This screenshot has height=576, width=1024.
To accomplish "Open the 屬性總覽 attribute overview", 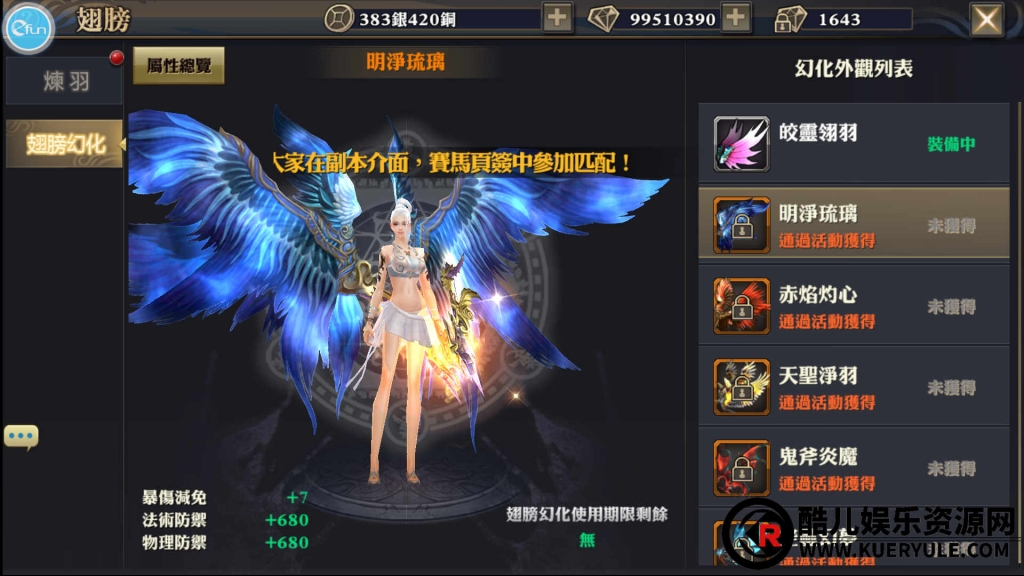I will (x=178, y=65).
